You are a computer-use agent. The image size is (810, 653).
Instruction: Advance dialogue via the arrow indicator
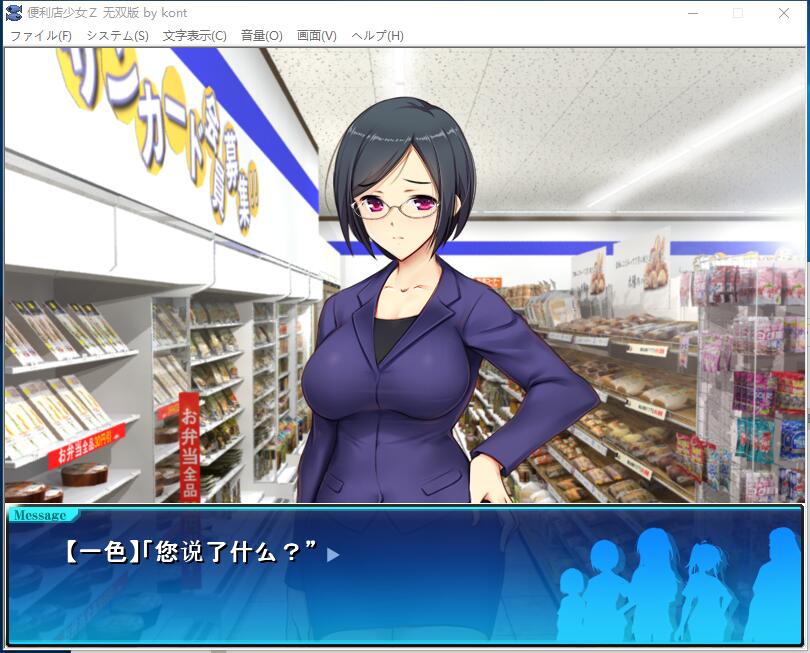click(x=334, y=554)
